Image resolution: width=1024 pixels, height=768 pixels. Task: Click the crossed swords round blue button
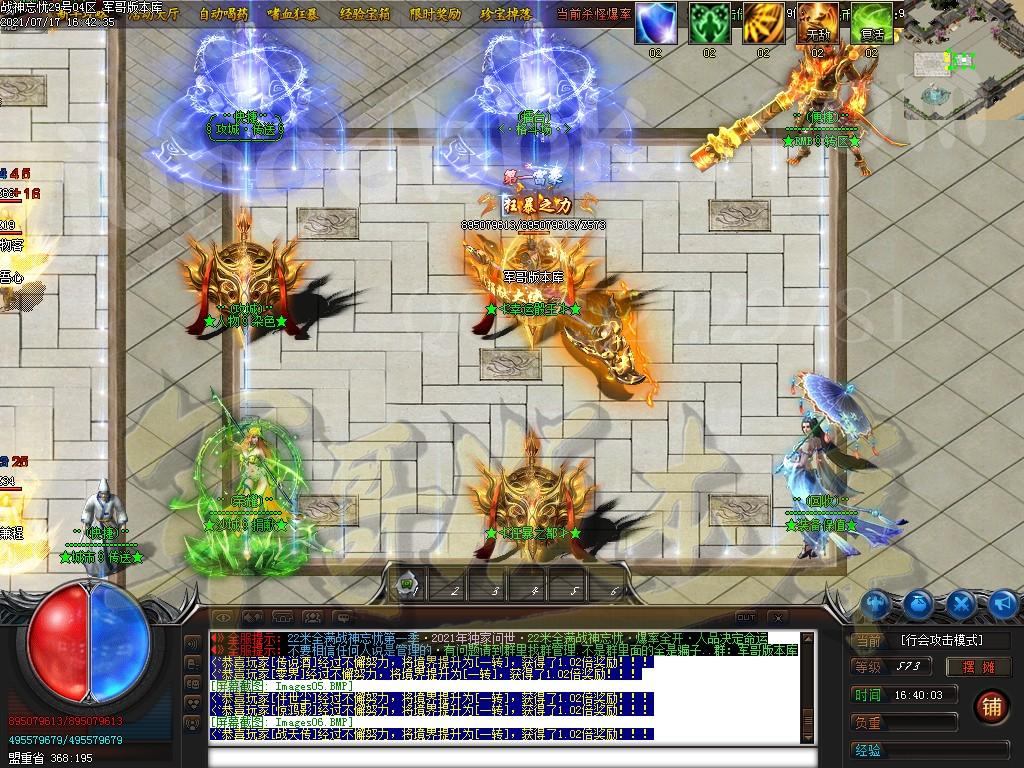point(962,603)
